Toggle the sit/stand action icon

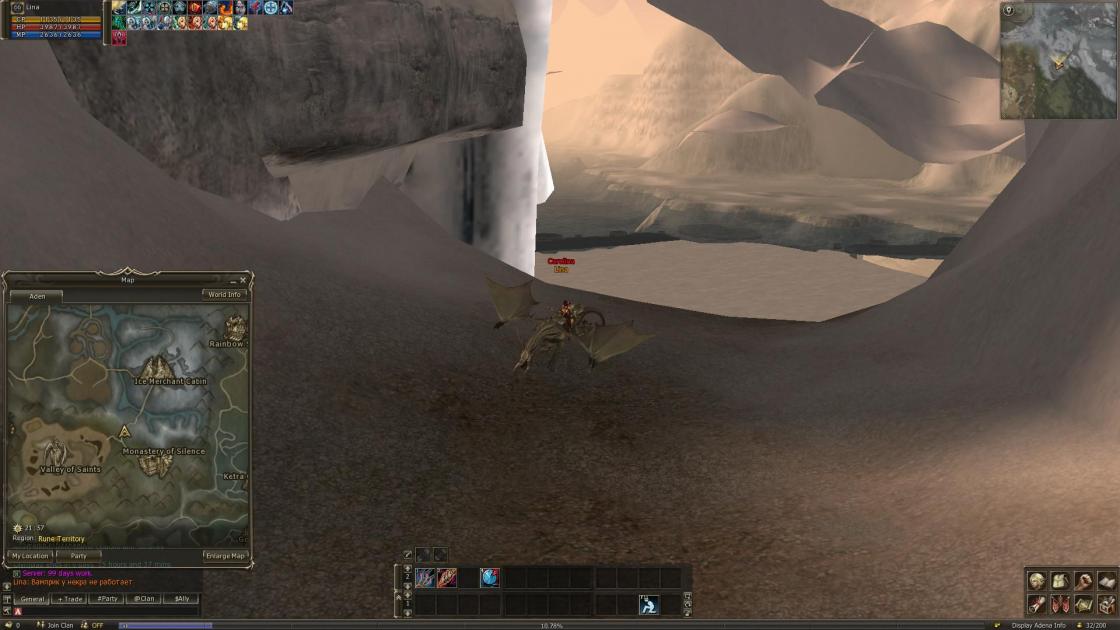point(648,604)
